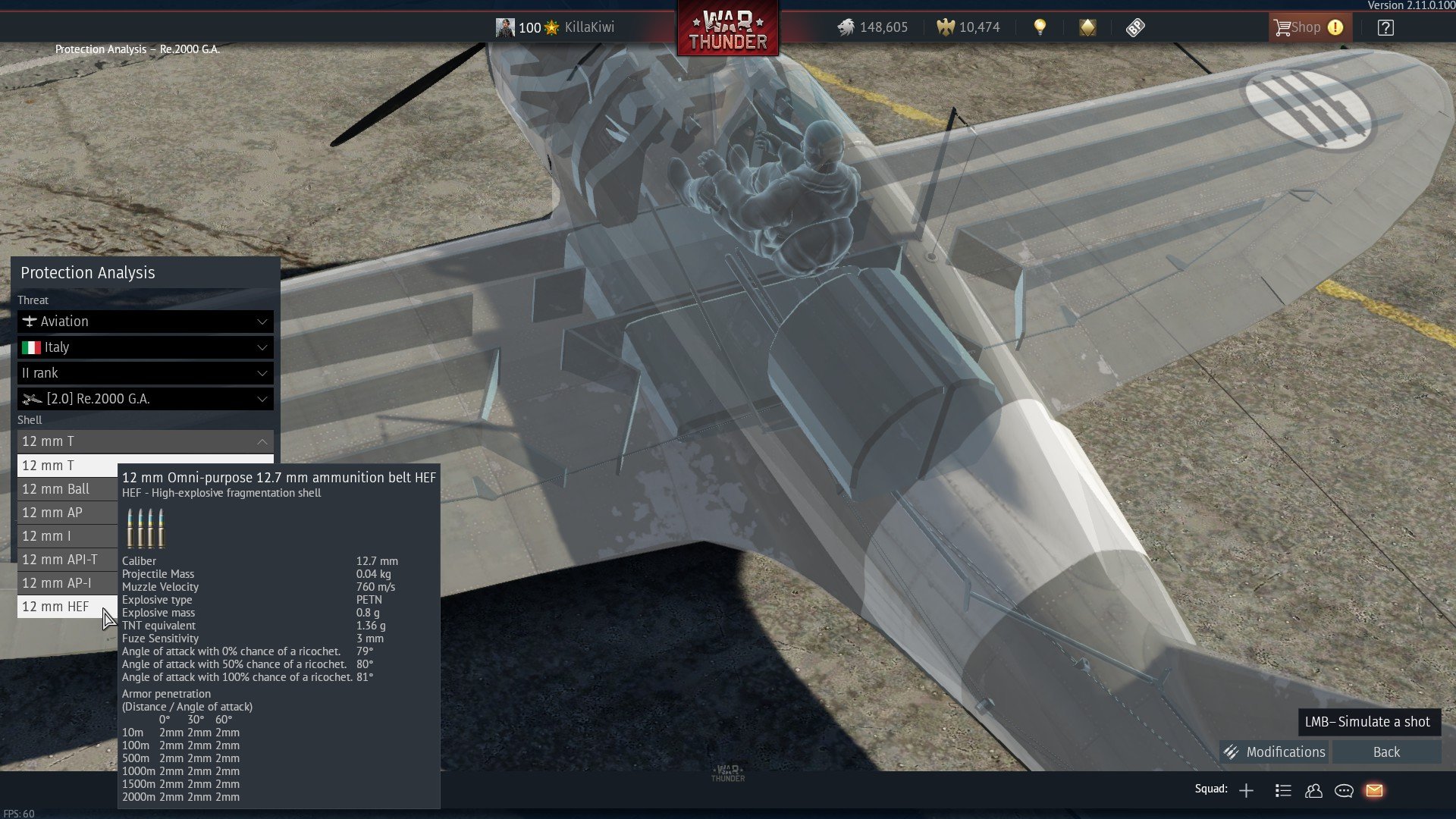Screen dimensions: 1456x819
Task: Go Back from Protection Analysis
Action: (x=1386, y=752)
